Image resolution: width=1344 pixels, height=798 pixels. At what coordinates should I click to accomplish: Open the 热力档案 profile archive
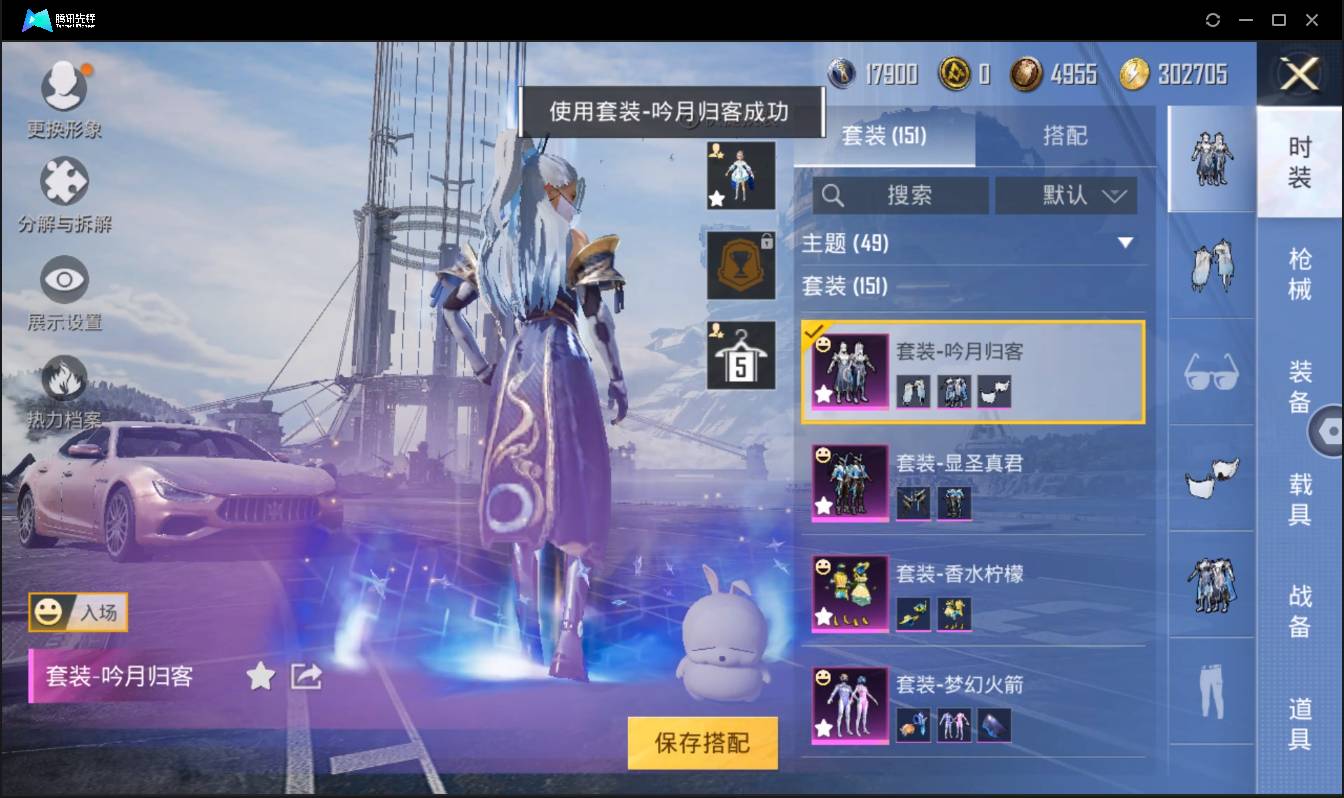(64, 385)
